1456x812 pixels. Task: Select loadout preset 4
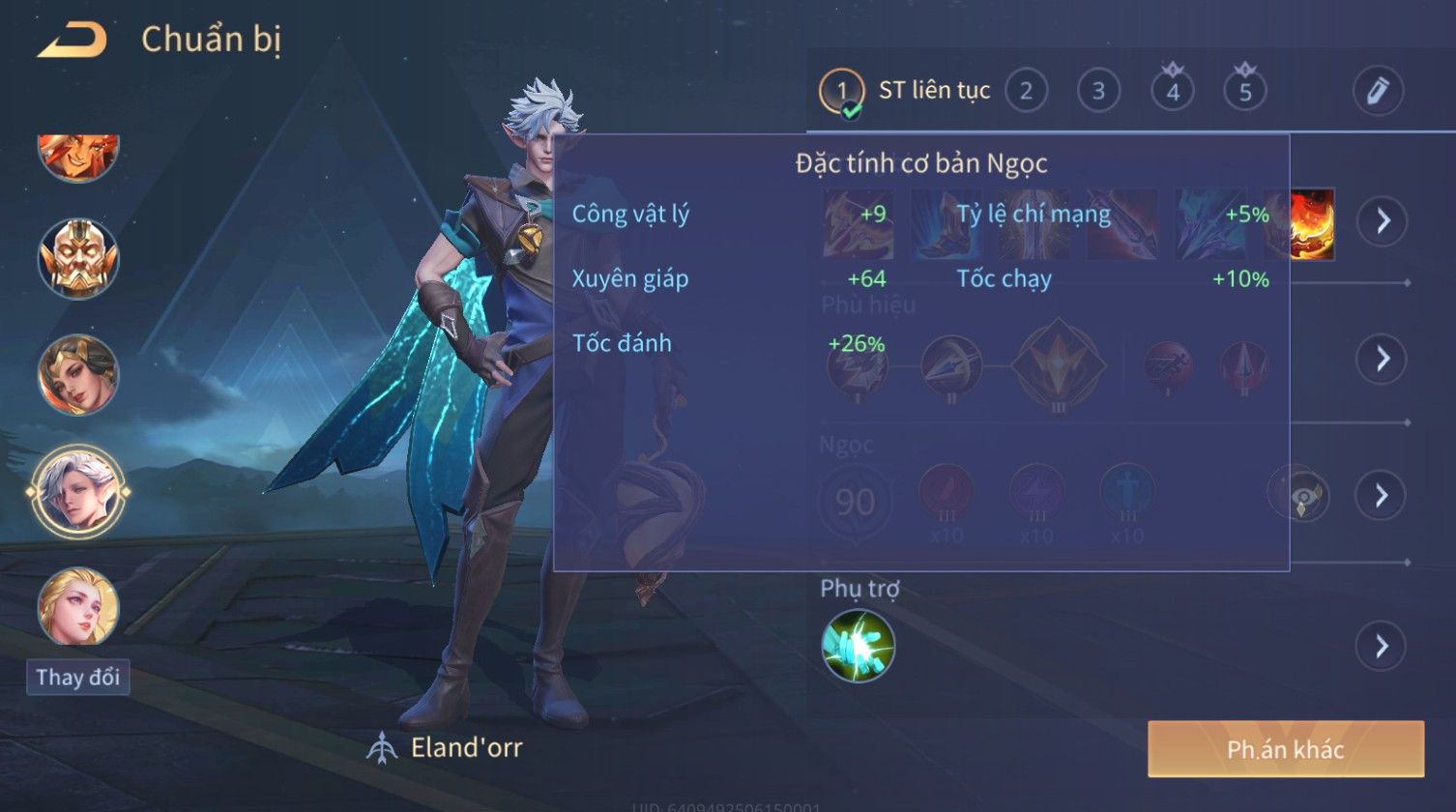pyautogui.click(x=1173, y=92)
